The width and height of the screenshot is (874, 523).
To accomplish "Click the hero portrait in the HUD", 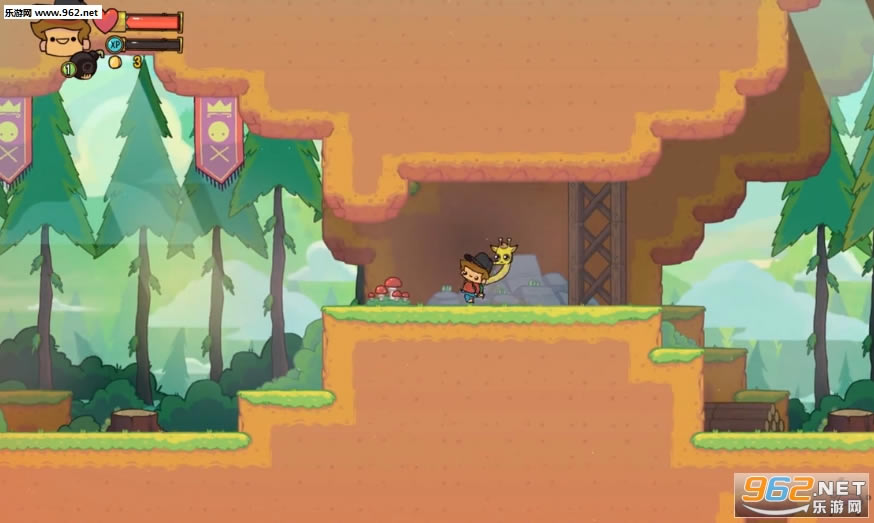I will point(62,36).
